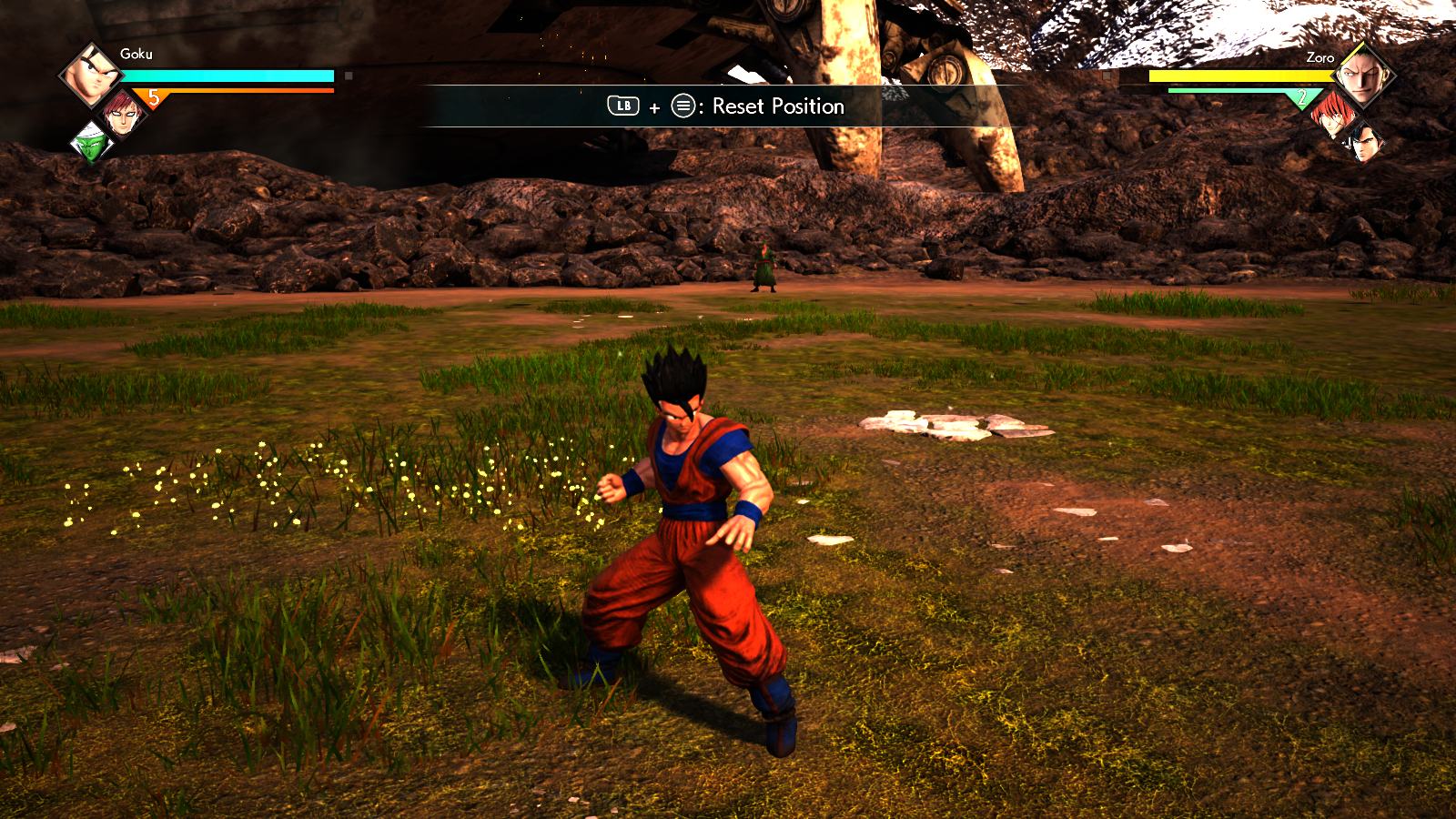Click the orange ability counter showing 5

[154, 95]
